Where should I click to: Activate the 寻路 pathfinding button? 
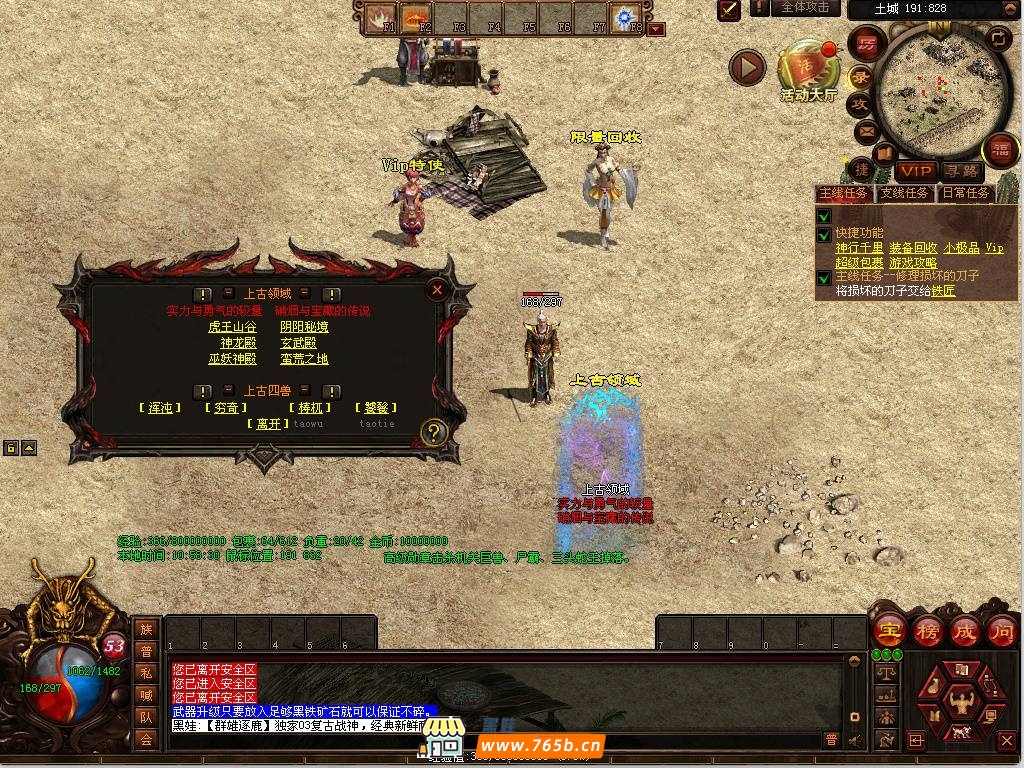pos(962,171)
